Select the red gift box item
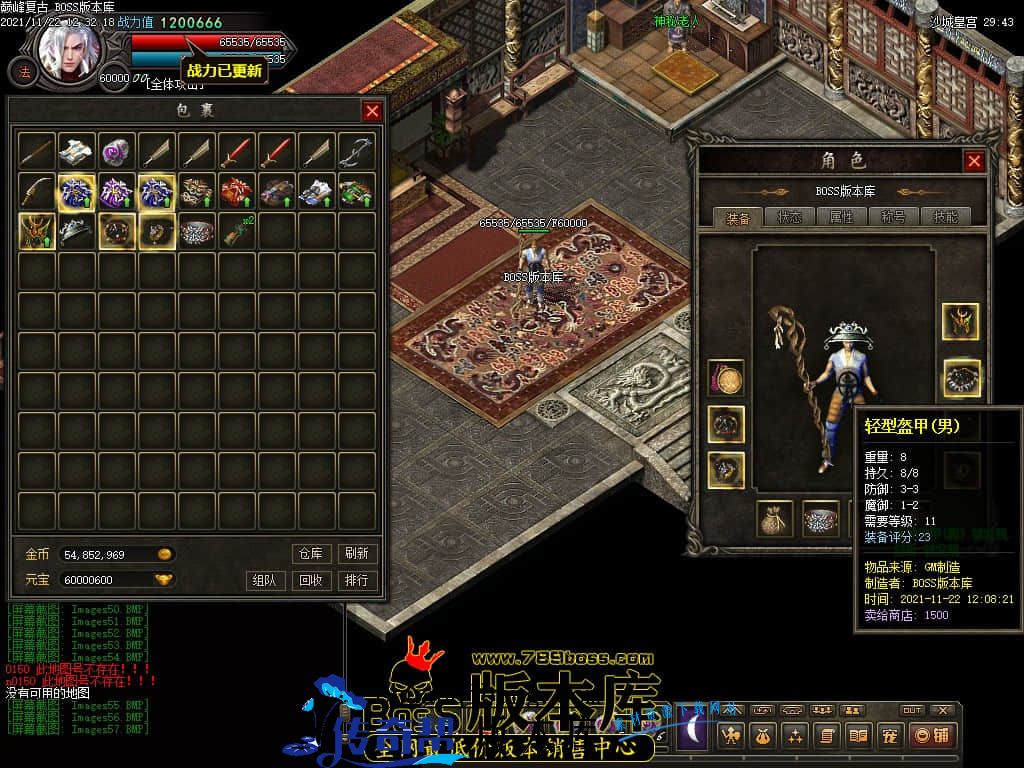This screenshot has width=1024, height=768. pos(237,191)
